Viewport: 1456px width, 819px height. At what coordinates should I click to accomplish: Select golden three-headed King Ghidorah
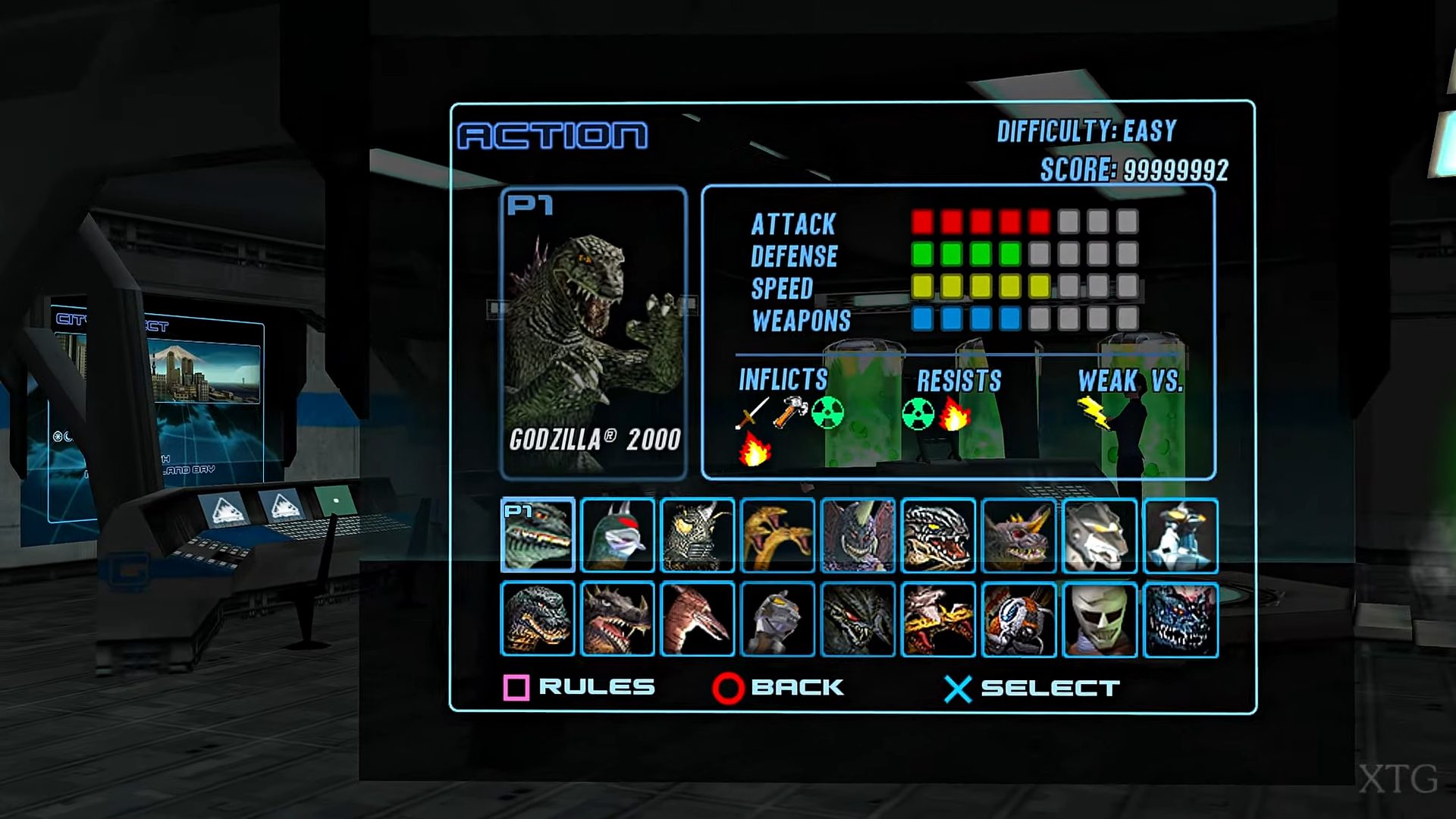(x=778, y=535)
